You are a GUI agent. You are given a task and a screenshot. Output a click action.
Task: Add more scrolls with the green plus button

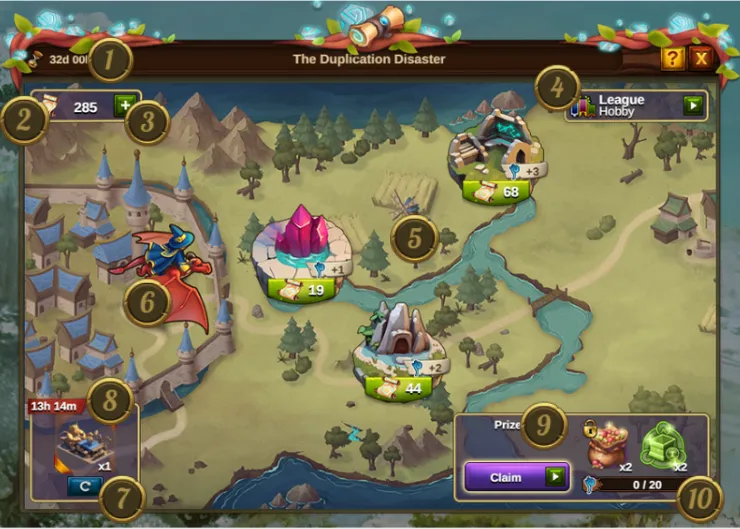125,106
